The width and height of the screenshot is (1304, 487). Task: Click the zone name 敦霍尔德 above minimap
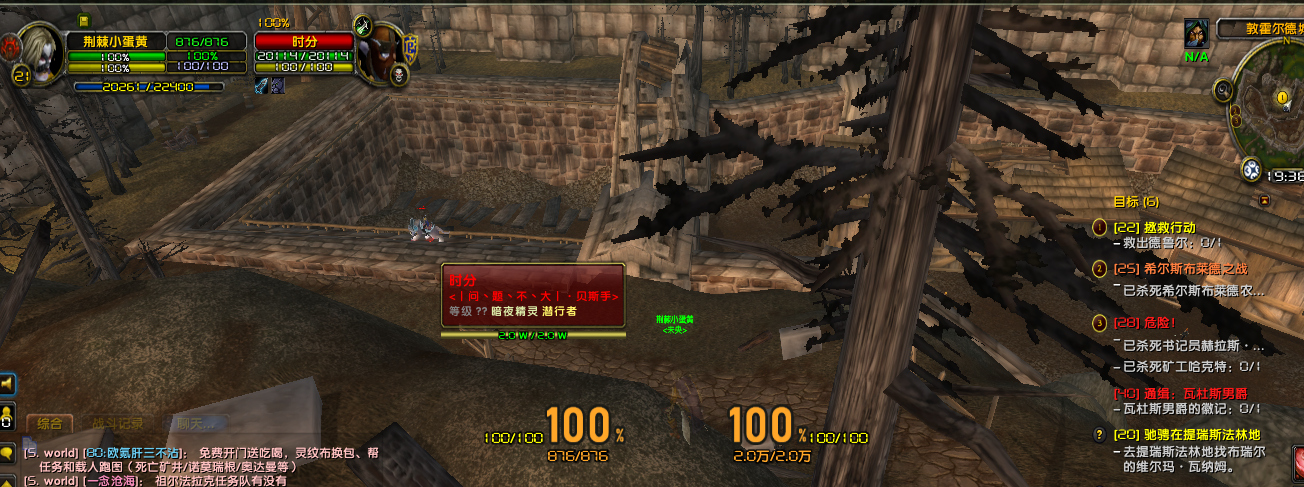pyautogui.click(x=1260, y=30)
